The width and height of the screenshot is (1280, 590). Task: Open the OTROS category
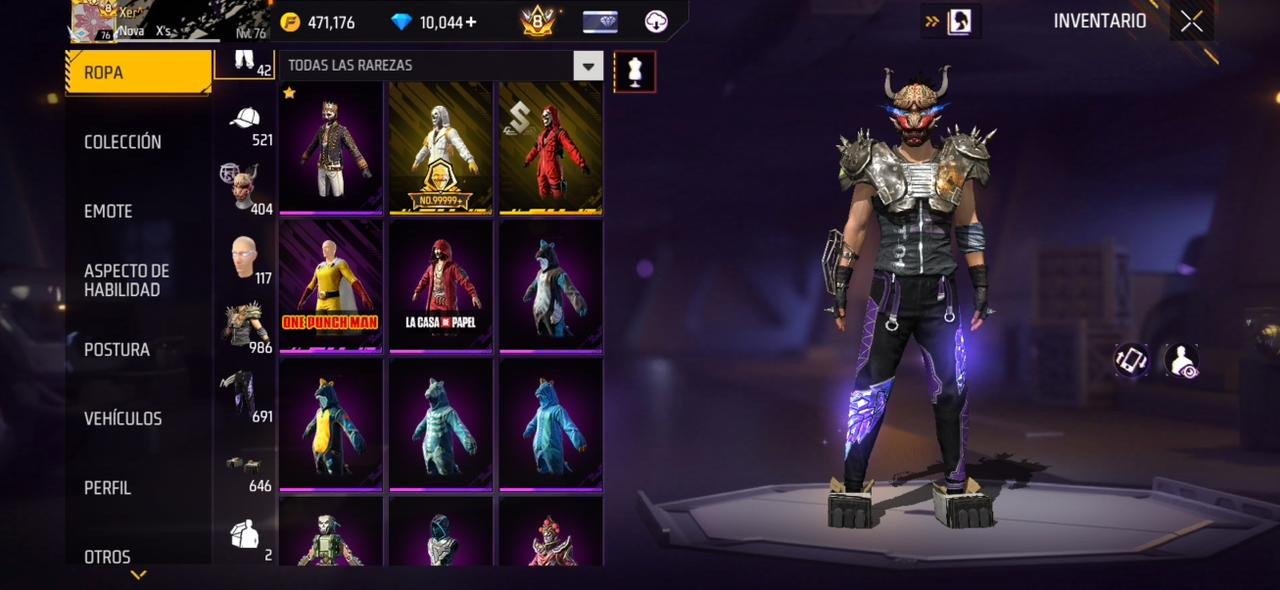tap(107, 557)
